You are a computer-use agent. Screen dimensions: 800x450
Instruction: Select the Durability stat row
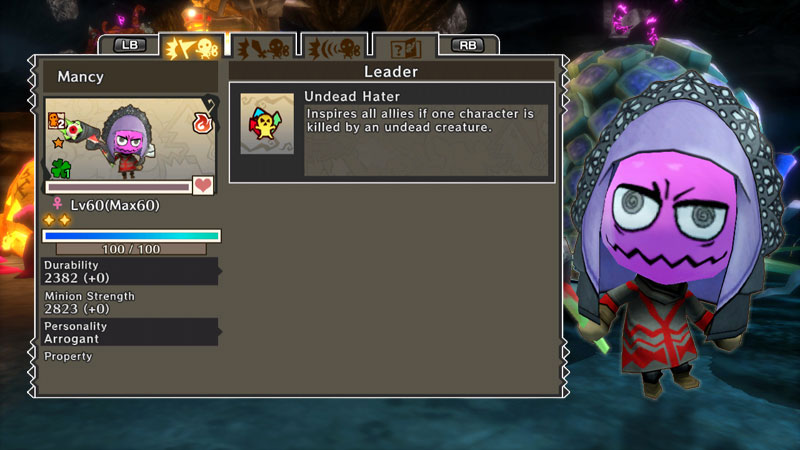click(x=129, y=271)
